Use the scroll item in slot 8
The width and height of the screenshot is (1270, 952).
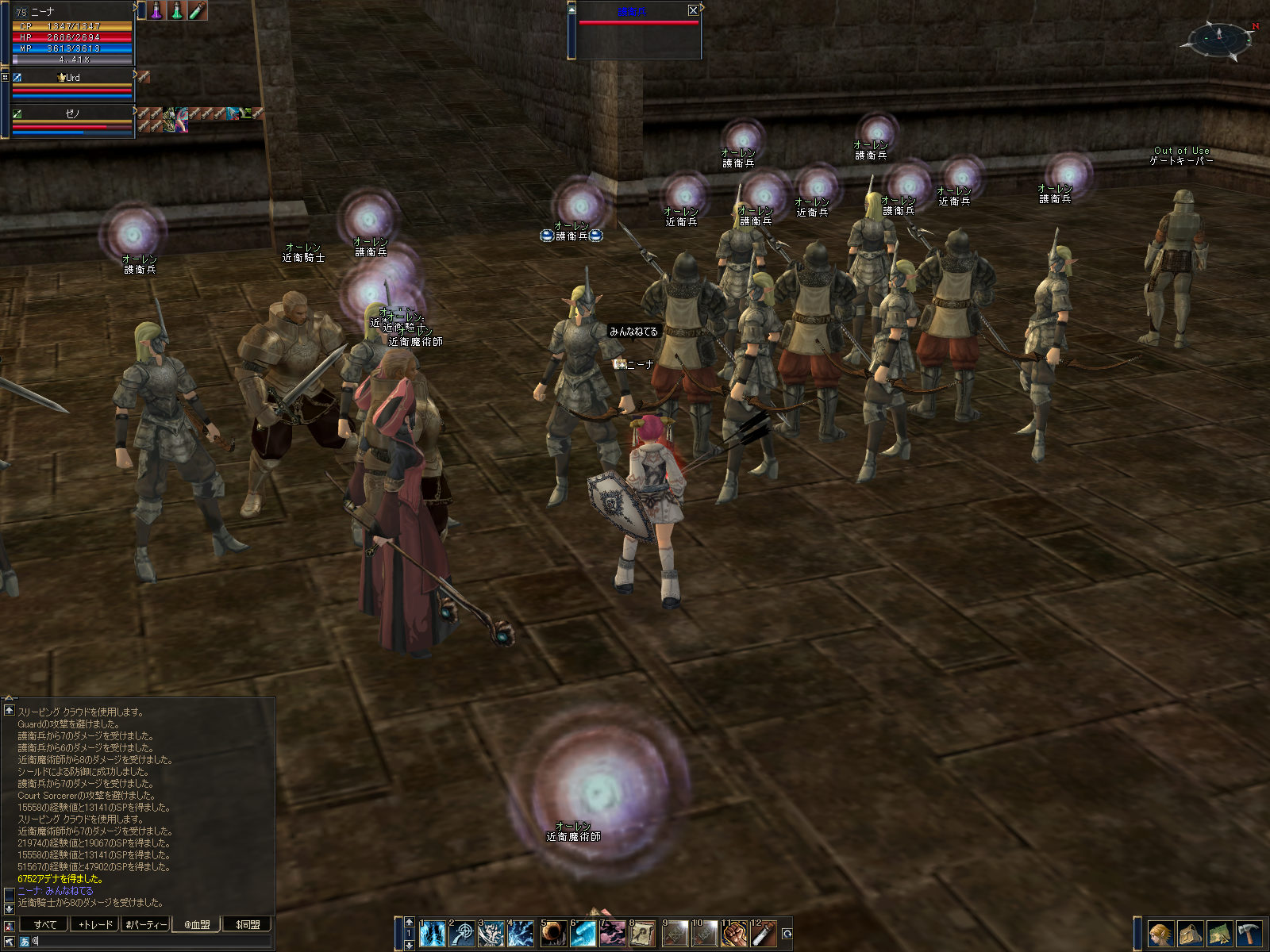[x=642, y=934]
